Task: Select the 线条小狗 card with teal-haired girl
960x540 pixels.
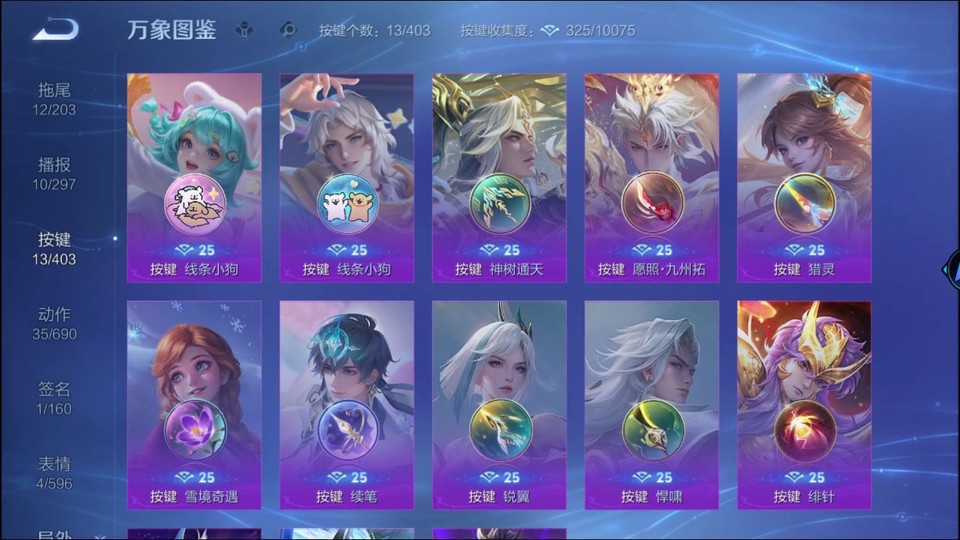Action: (x=194, y=178)
